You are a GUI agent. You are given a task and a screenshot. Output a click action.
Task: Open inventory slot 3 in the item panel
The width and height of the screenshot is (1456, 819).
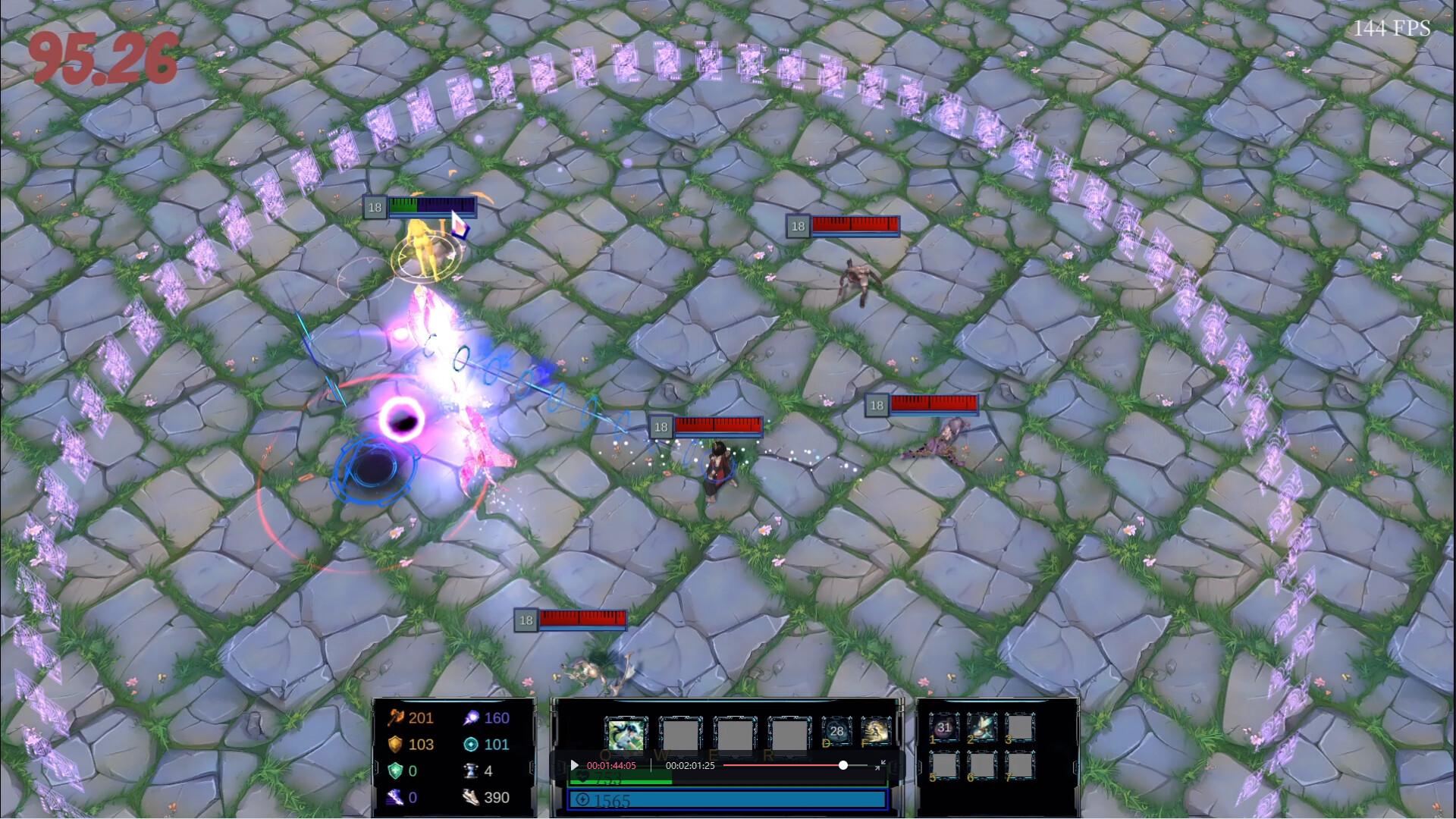[1019, 727]
